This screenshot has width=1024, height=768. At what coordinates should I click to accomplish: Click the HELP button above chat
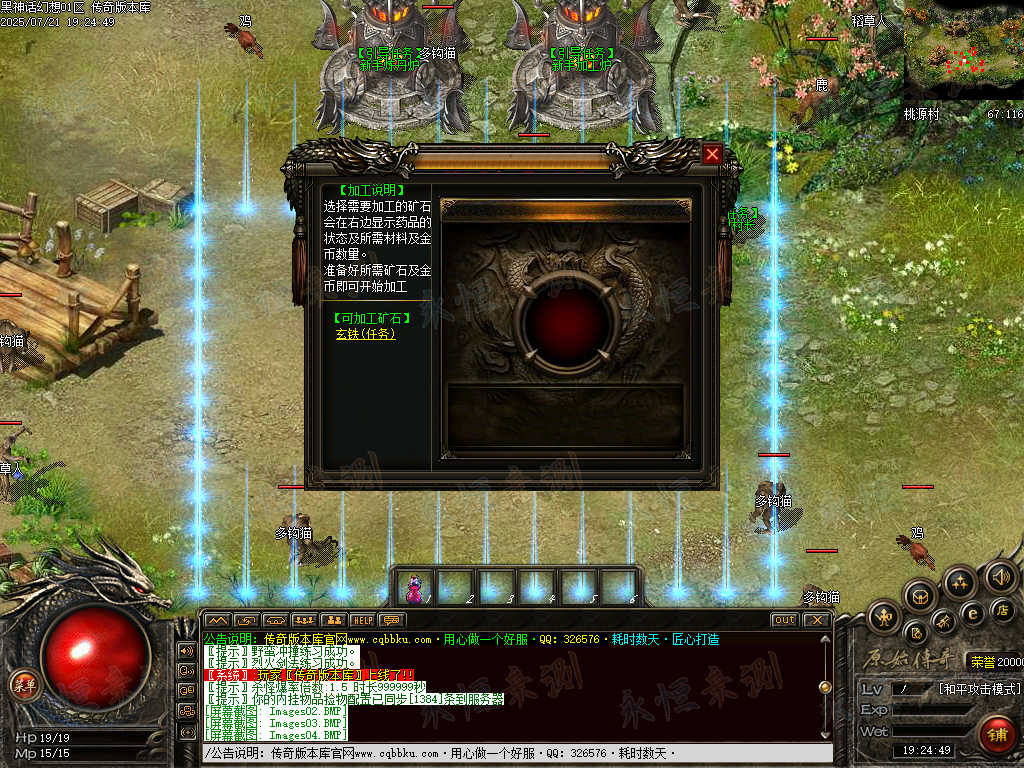(x=362, y=620)
